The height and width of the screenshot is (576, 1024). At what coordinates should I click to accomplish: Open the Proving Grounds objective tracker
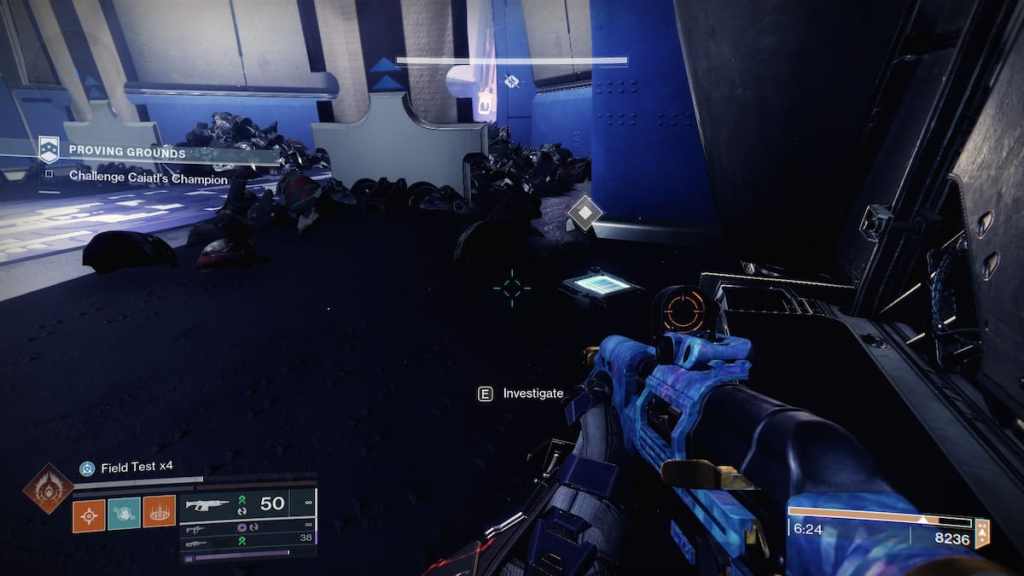click(x=127, y=152)
